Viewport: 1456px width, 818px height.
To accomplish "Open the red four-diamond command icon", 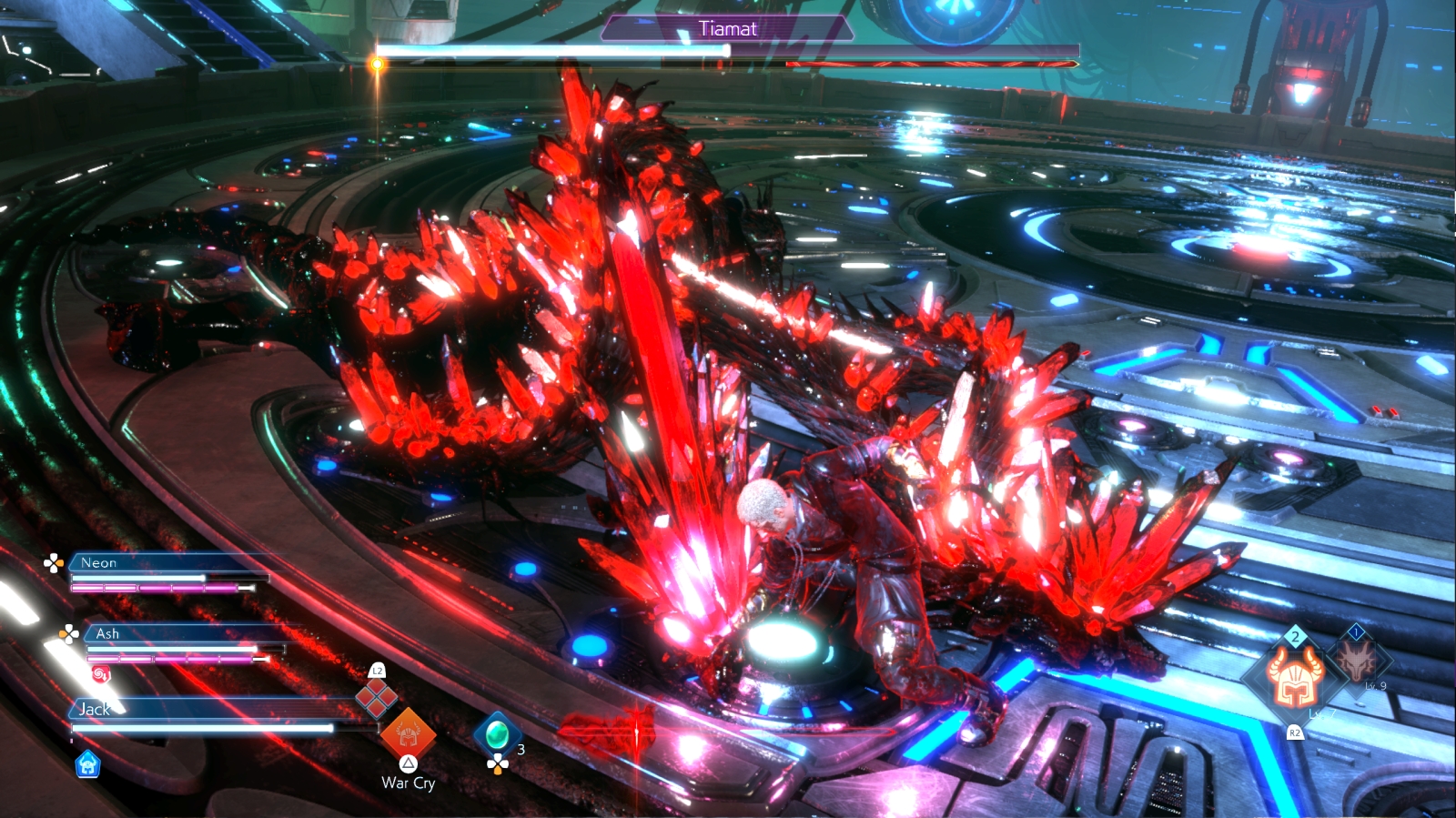I will pyautogui.click(x=376, y=697).
